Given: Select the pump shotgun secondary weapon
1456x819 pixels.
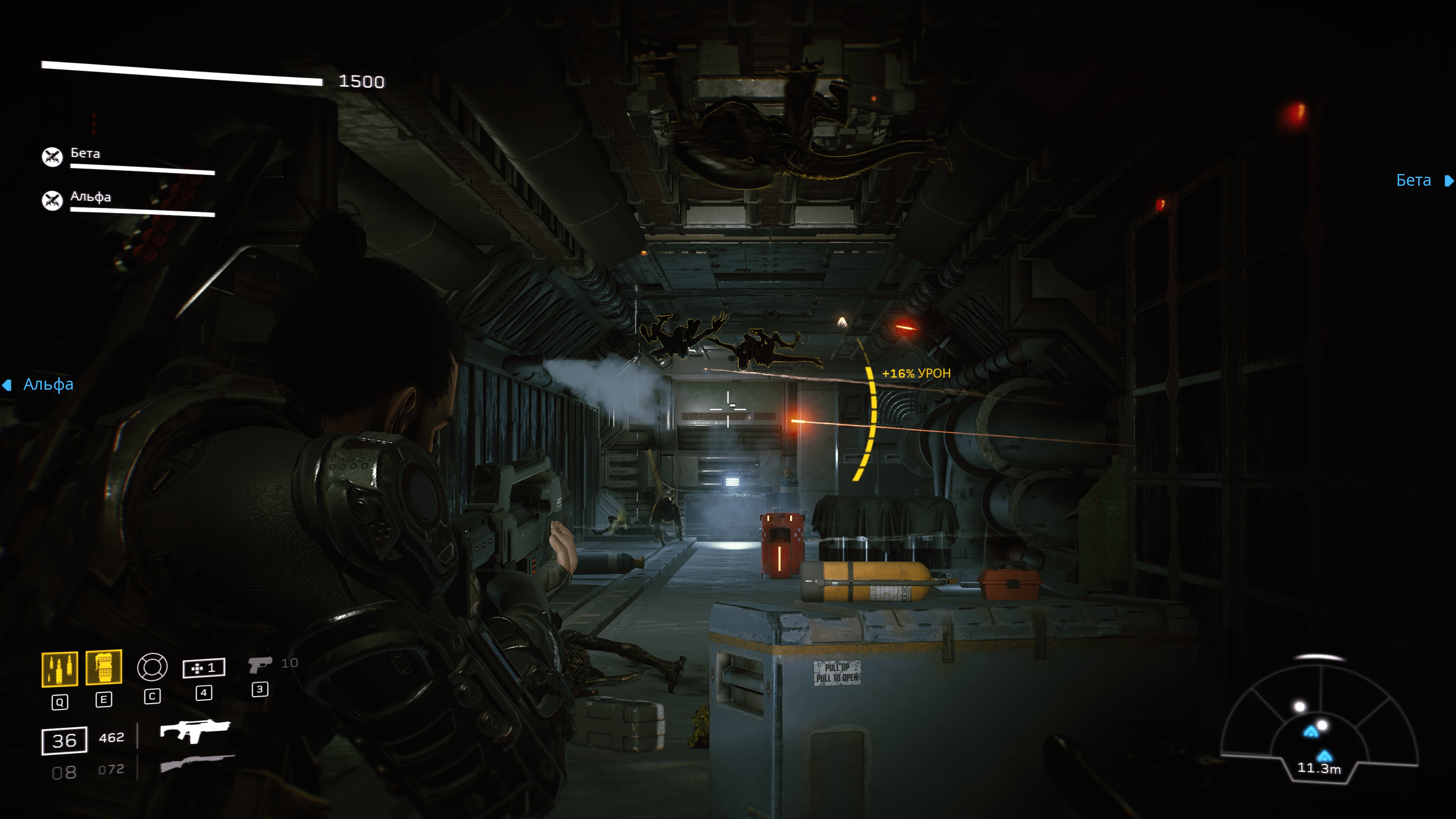Looking at the screenshot, I should 197,763.
